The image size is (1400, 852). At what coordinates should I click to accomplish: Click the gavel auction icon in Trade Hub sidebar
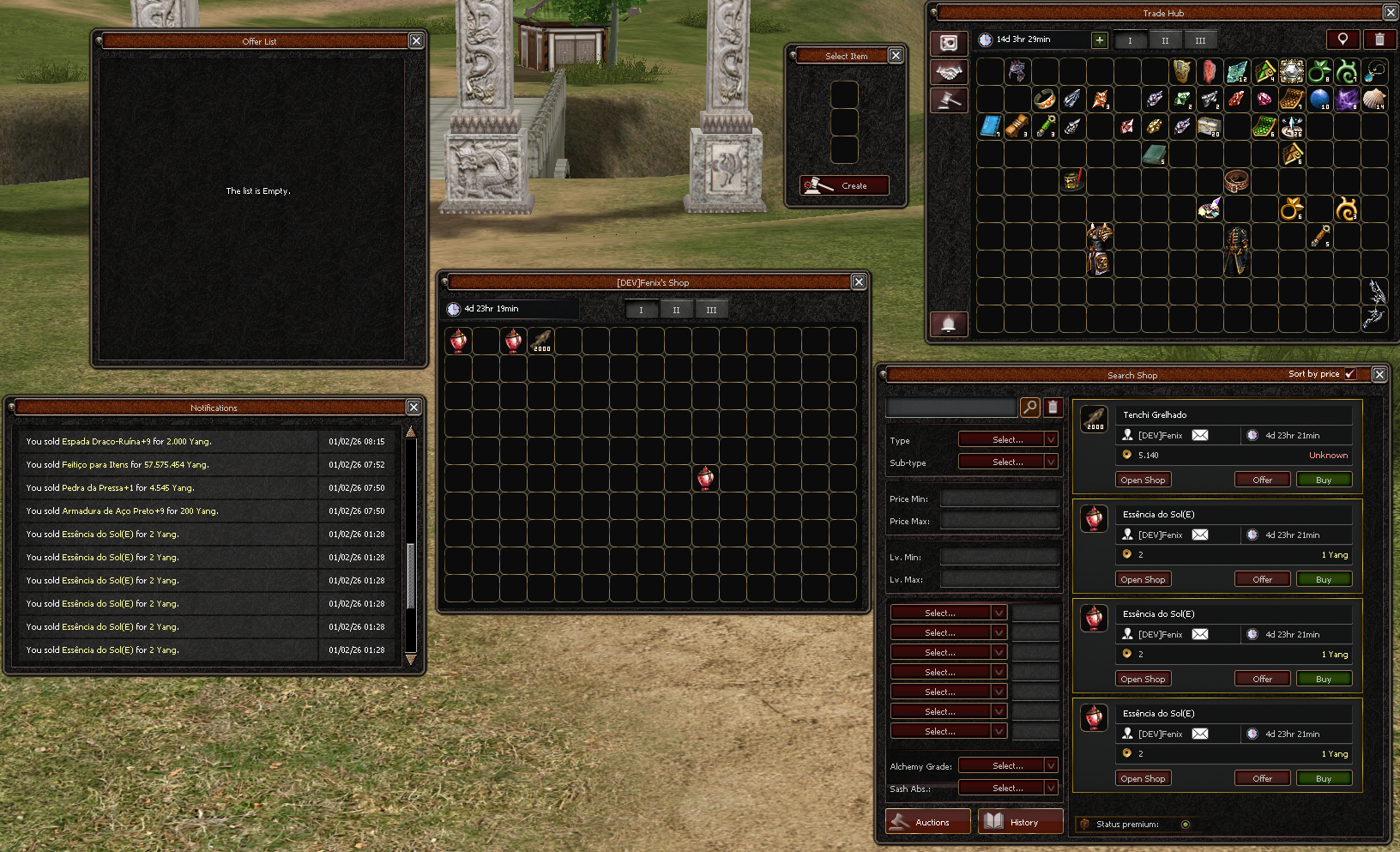point(948,100)
